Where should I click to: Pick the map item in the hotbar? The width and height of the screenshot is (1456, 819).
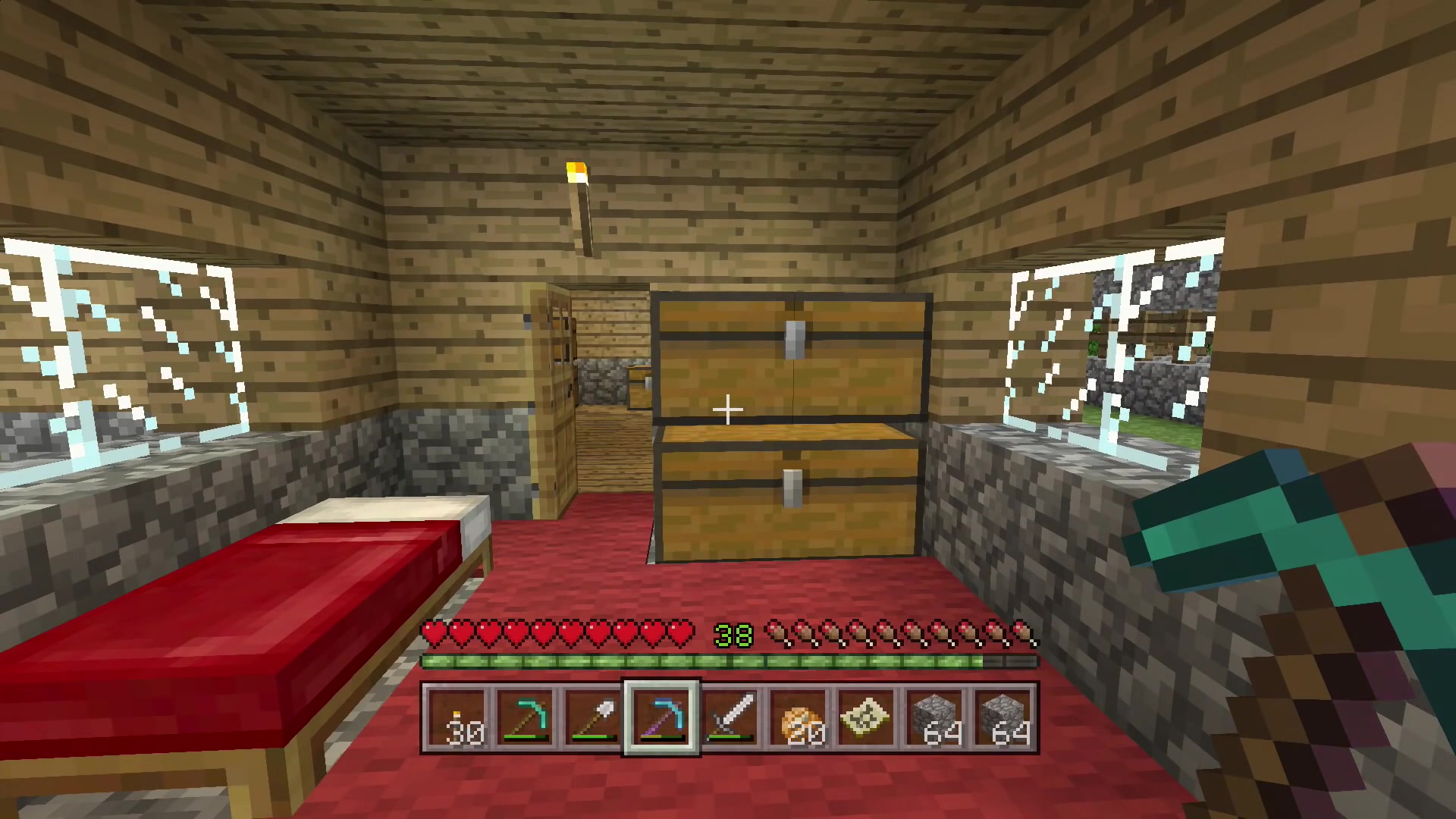click(x=866, y=717)
